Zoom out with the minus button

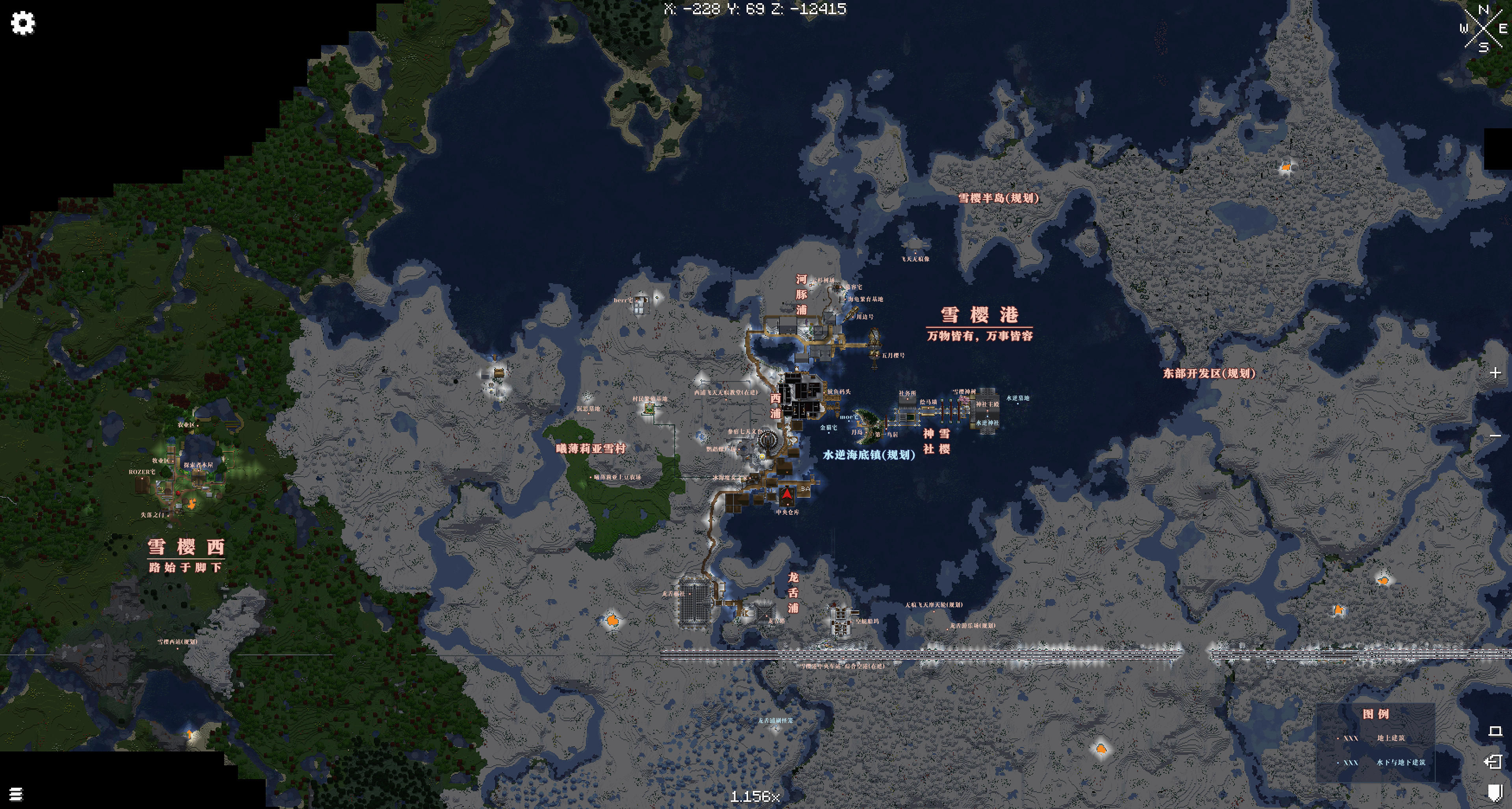click(1494, 436)
